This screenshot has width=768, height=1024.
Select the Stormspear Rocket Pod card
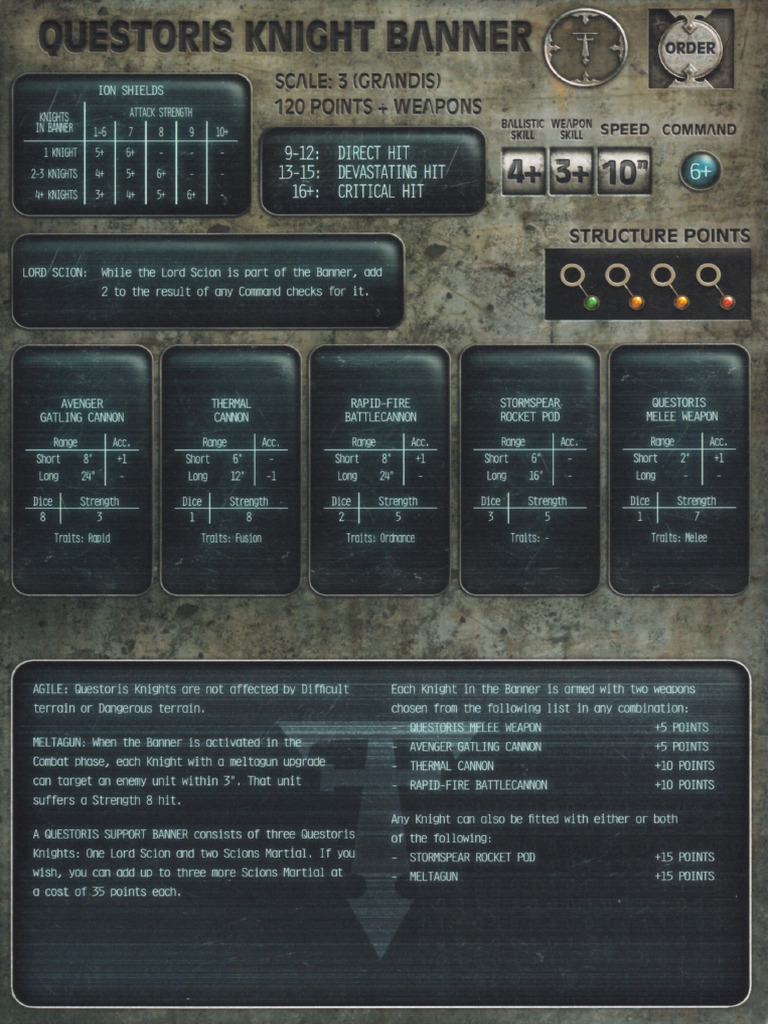[x=530, y=470]
